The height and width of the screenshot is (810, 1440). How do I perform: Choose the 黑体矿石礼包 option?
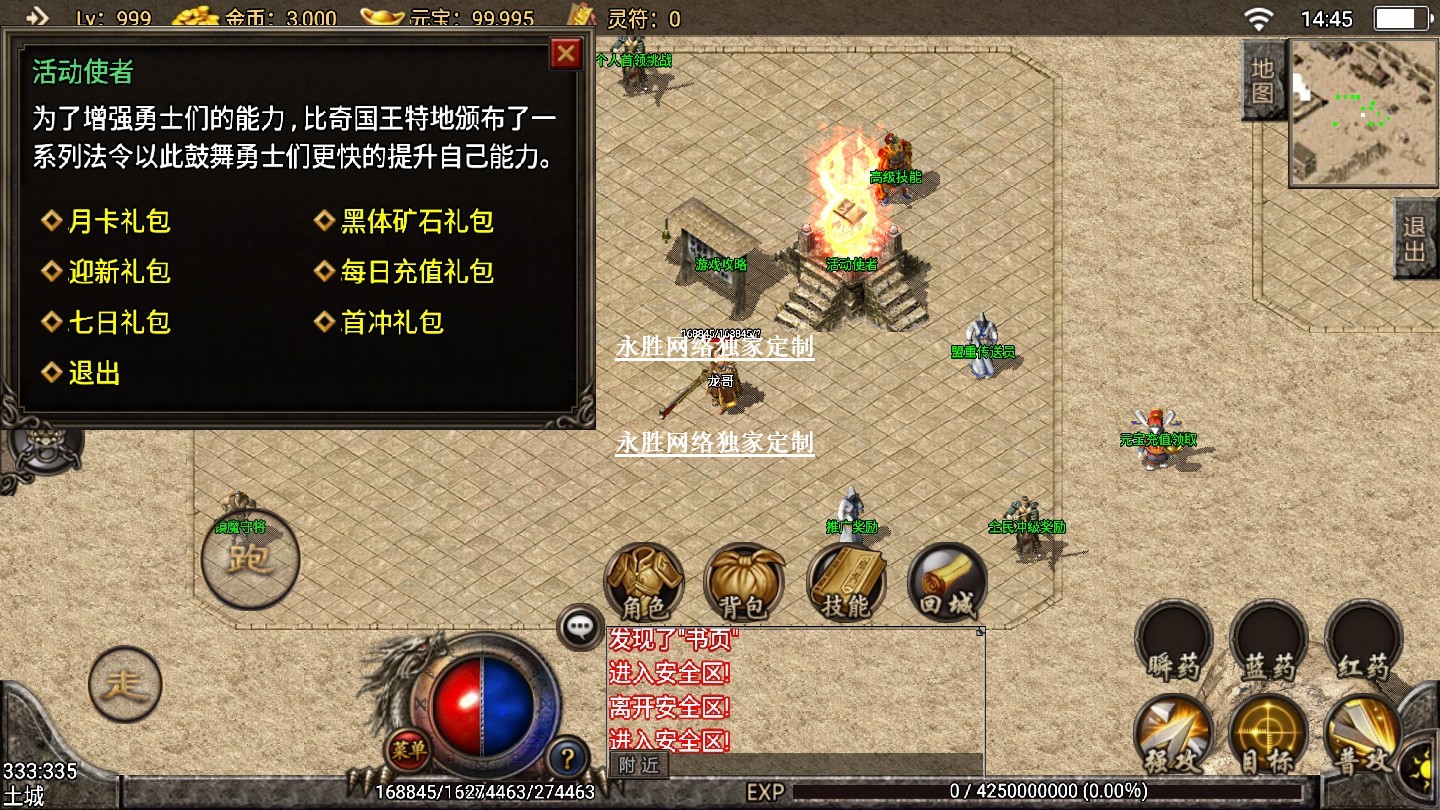(x=416, y=221)
